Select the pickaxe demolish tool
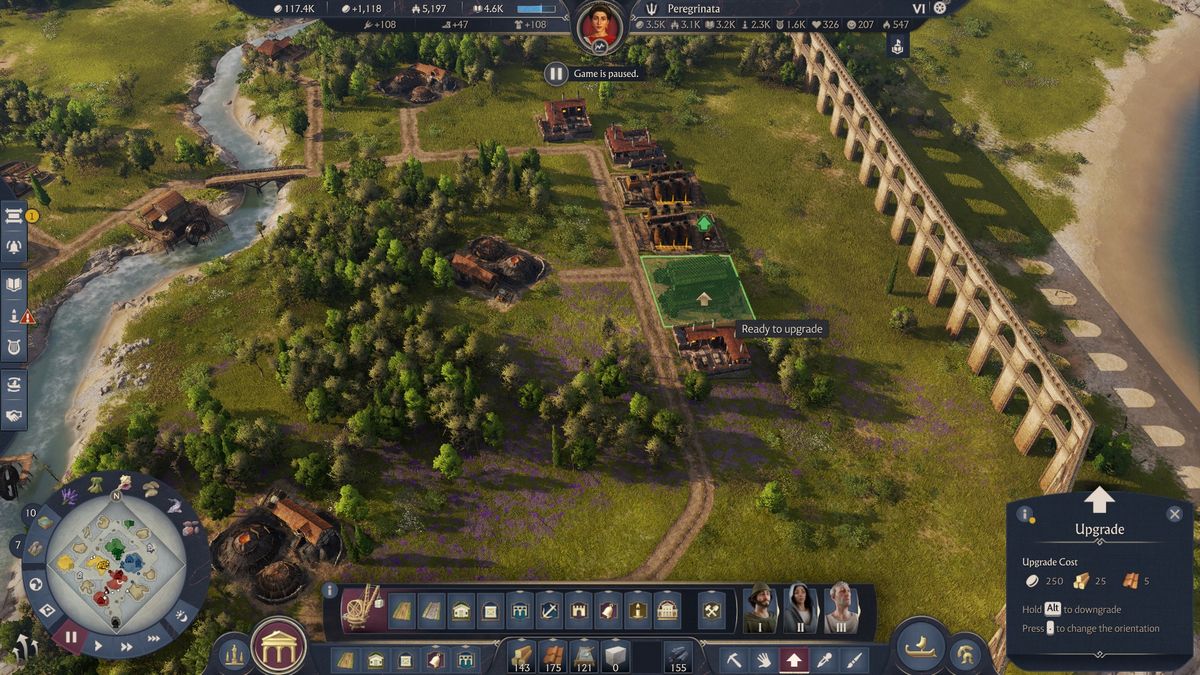 [733, 660]
